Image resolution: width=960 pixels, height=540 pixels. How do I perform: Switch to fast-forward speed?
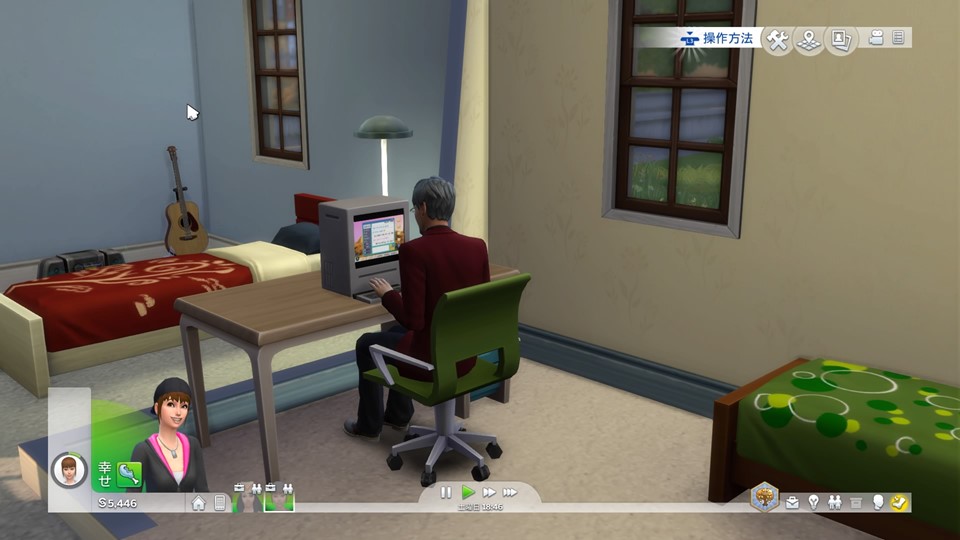(x=489, y=492)
